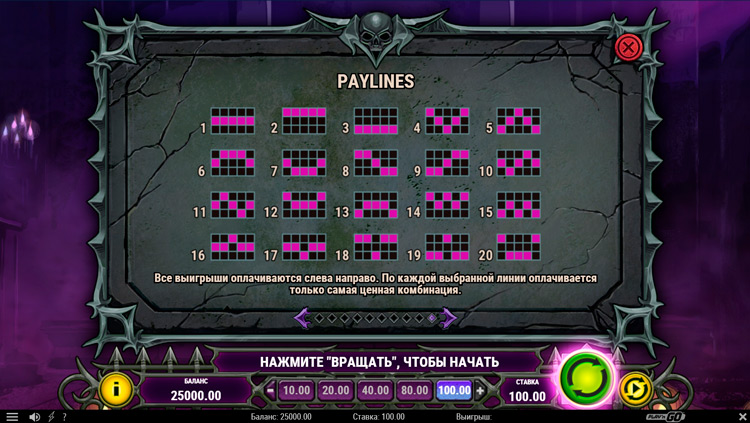Image resolution: width=750 pixels, height=423 pixels.
Task: Increase the bet with the plus button
Action: coord(480,391)
